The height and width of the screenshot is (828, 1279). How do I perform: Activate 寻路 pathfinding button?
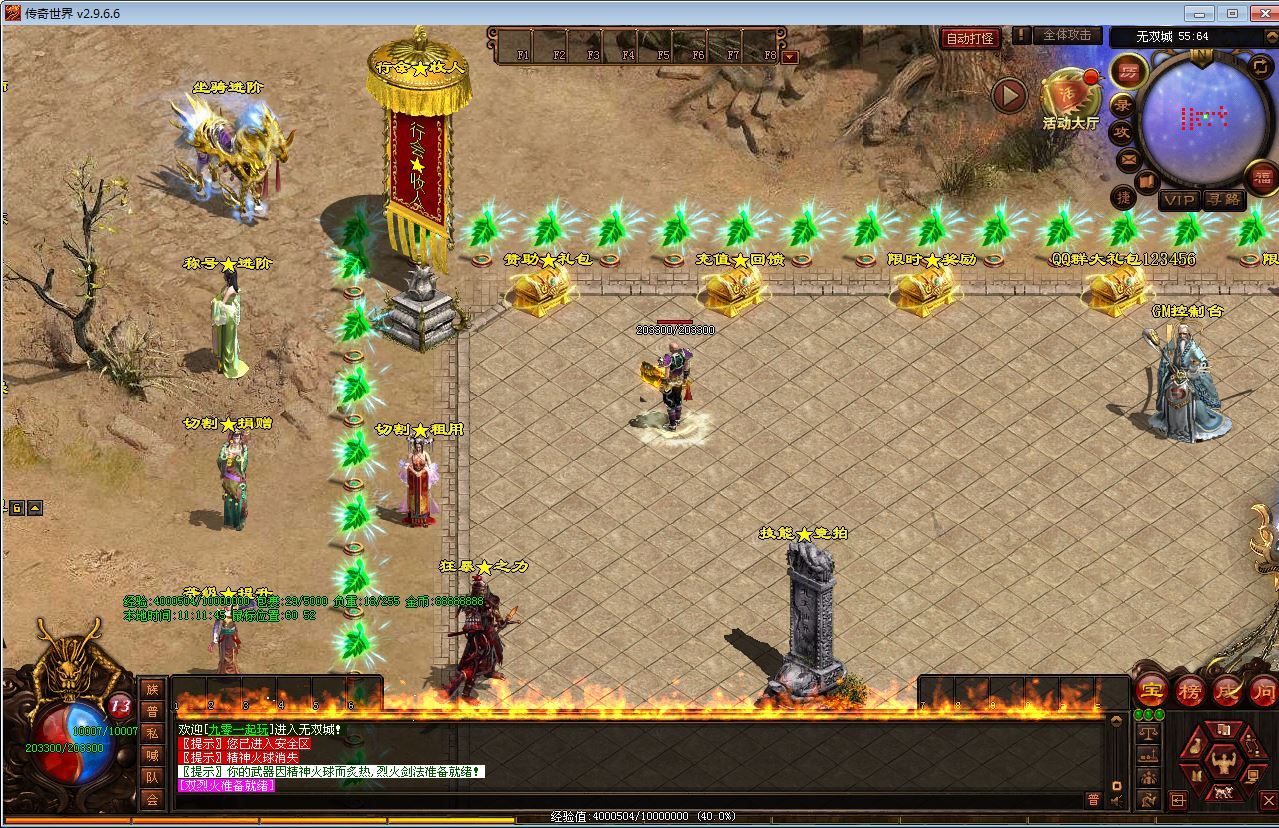click(1223, 200)
